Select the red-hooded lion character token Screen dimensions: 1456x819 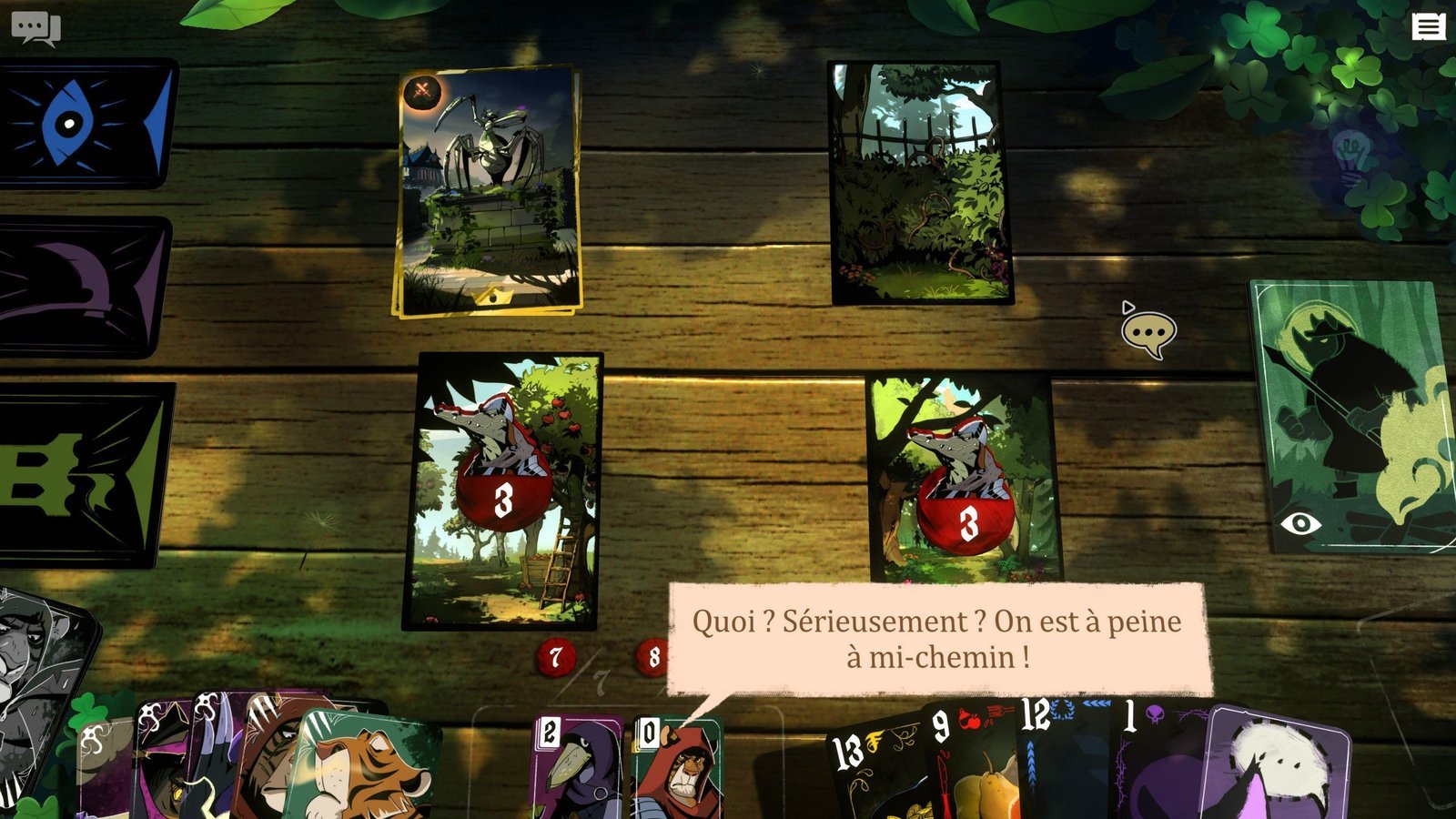[676, 767]
